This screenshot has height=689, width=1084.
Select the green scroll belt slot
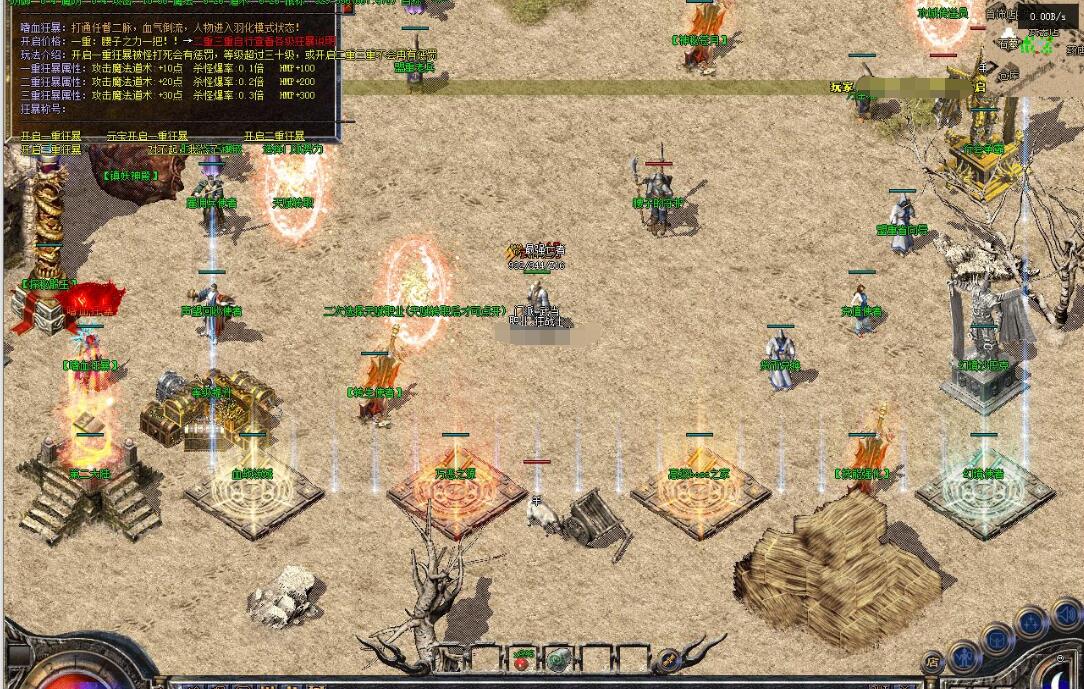pyautogui.click(x=558, y=661)
